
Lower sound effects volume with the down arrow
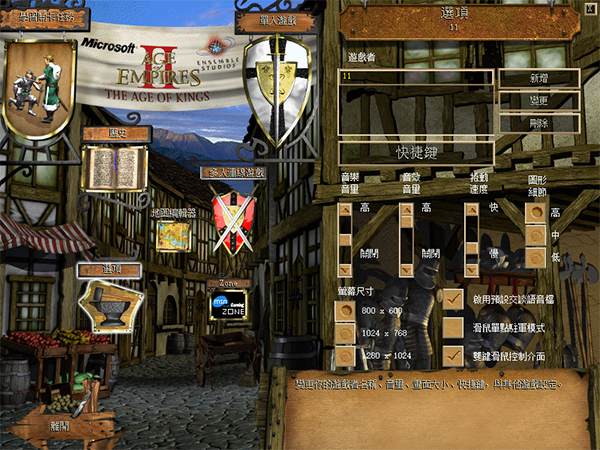pyautogui.click(x=407, y=271)
